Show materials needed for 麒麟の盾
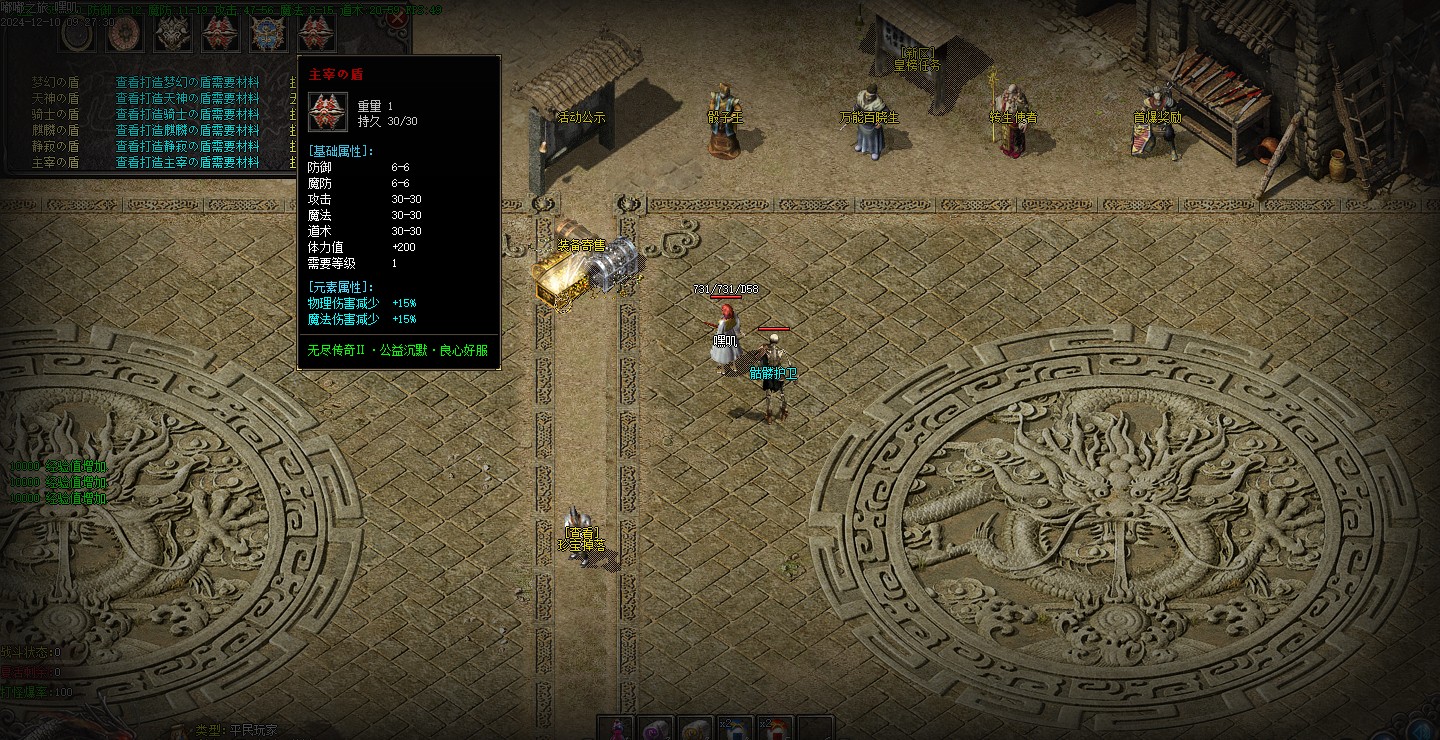Screen dimensions: 1440x740 pos(187,130)
